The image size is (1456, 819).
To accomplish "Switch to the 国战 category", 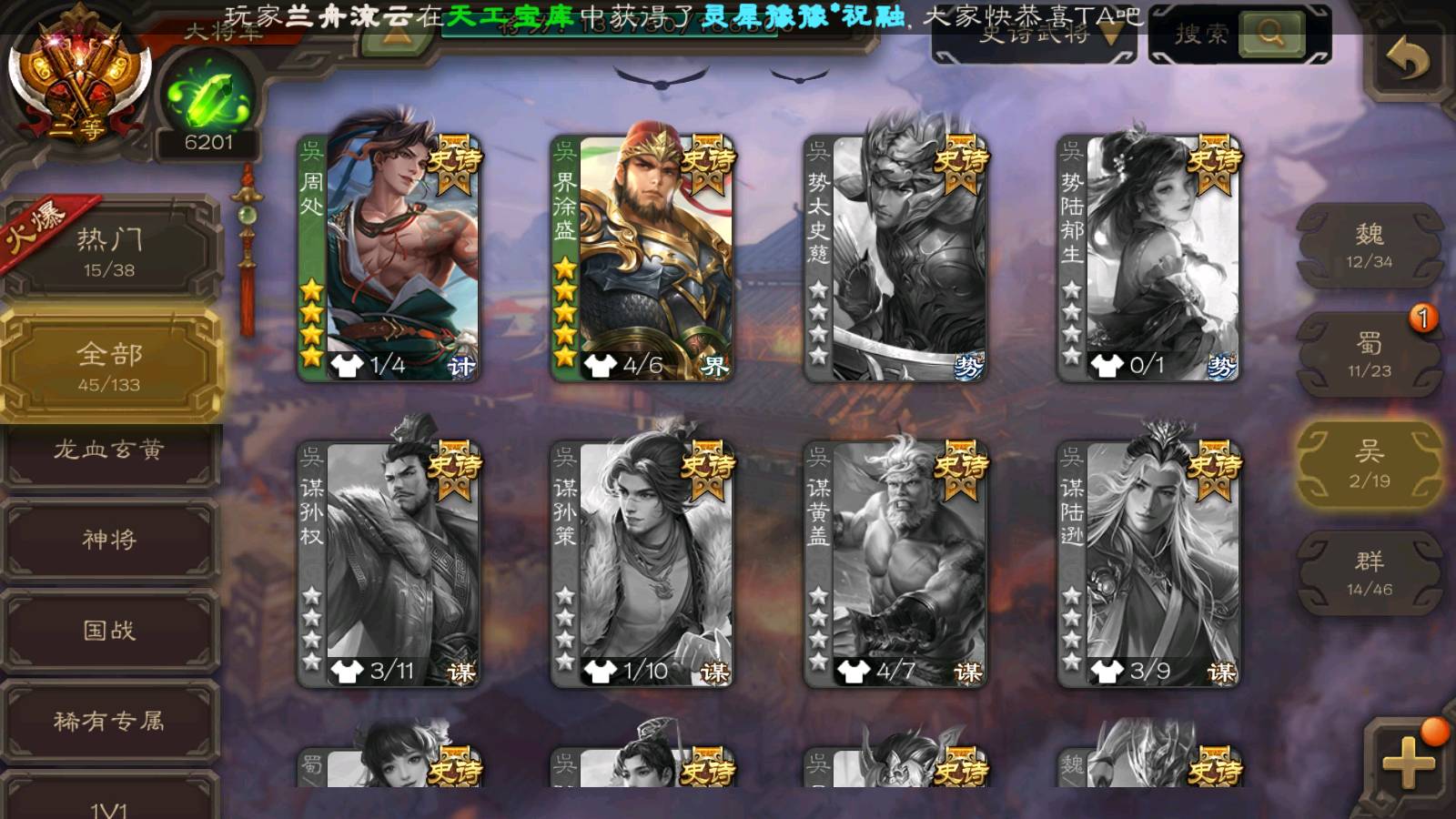I will (109, 630).
